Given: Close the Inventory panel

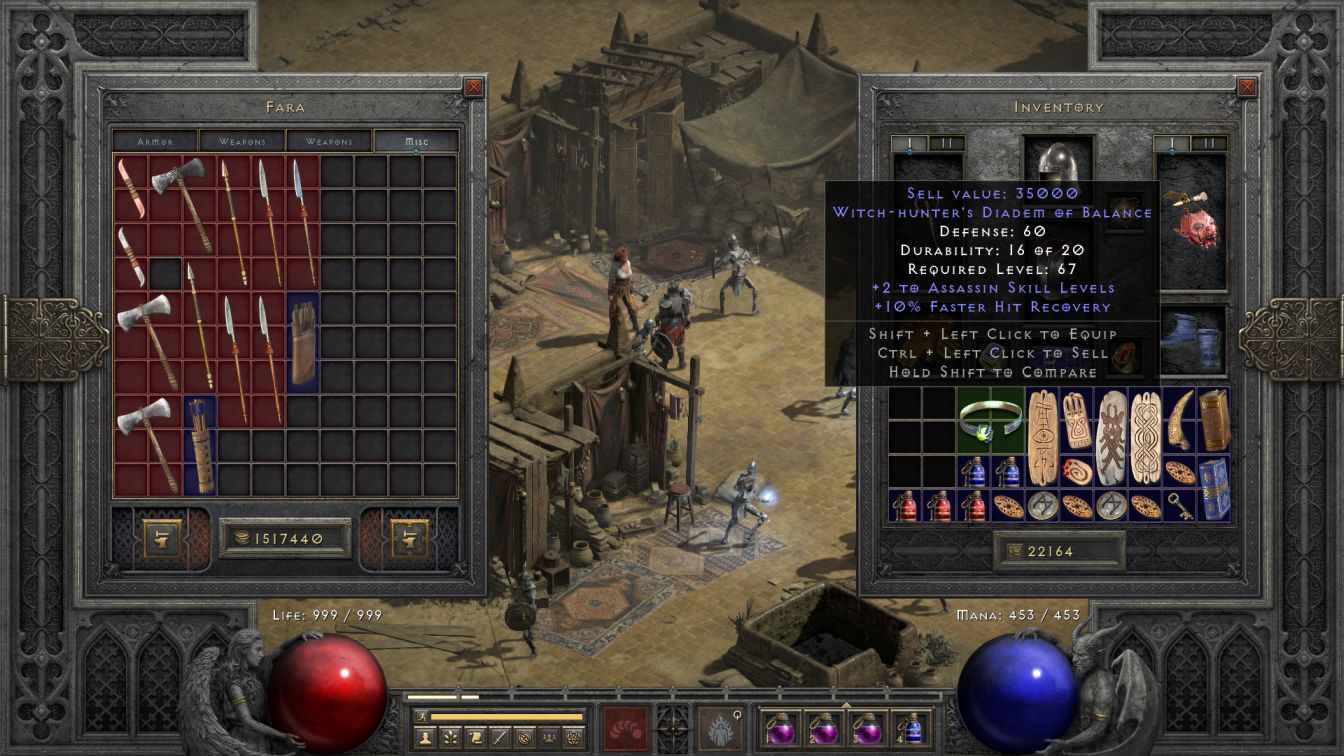Looking at the screenshot, I should (x=1247, y=87).
